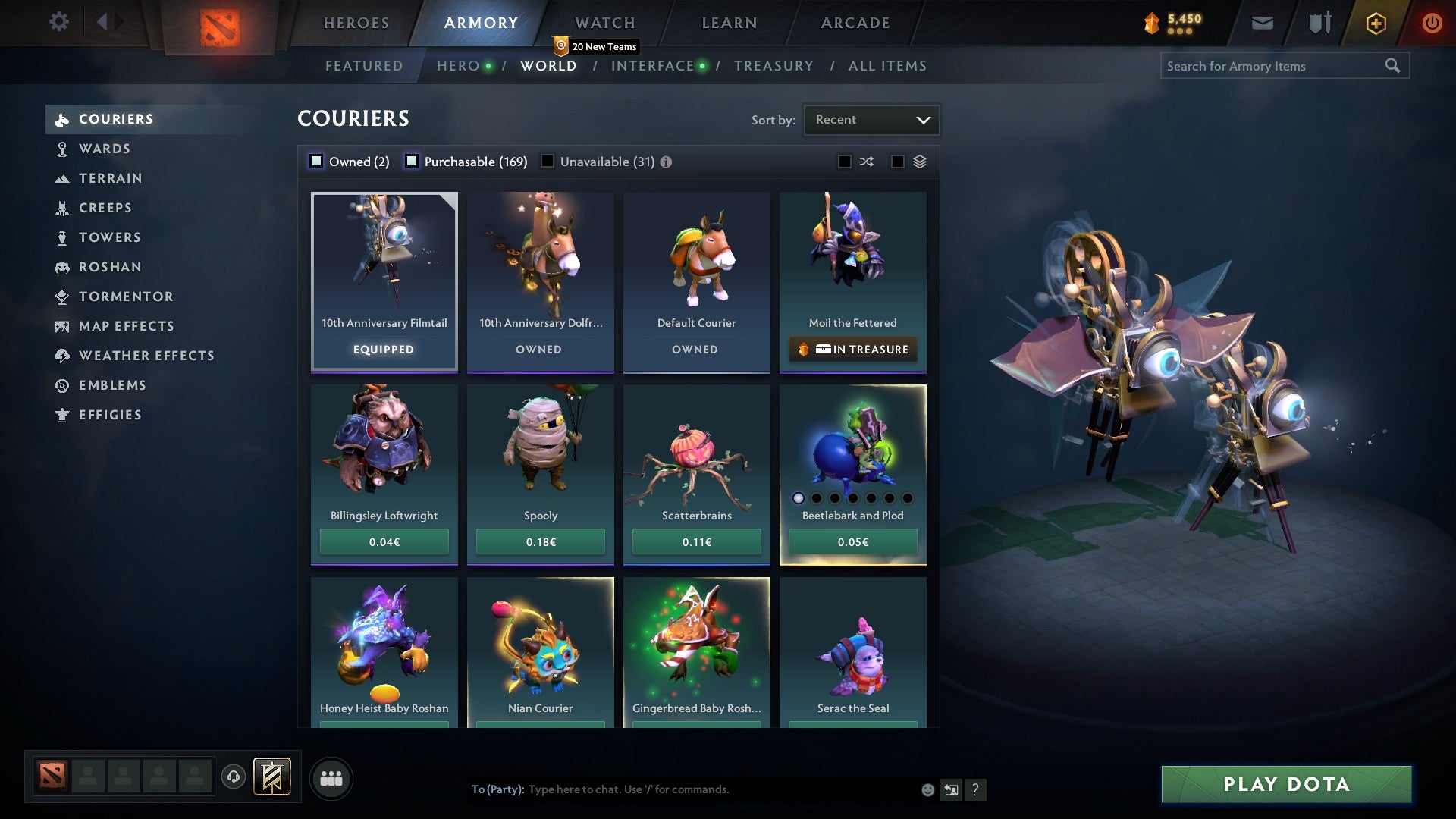This screenshot has width=1456, height=819.
Task: Enable the Unavailable (31) filter
Action: (x=548, y=161)
